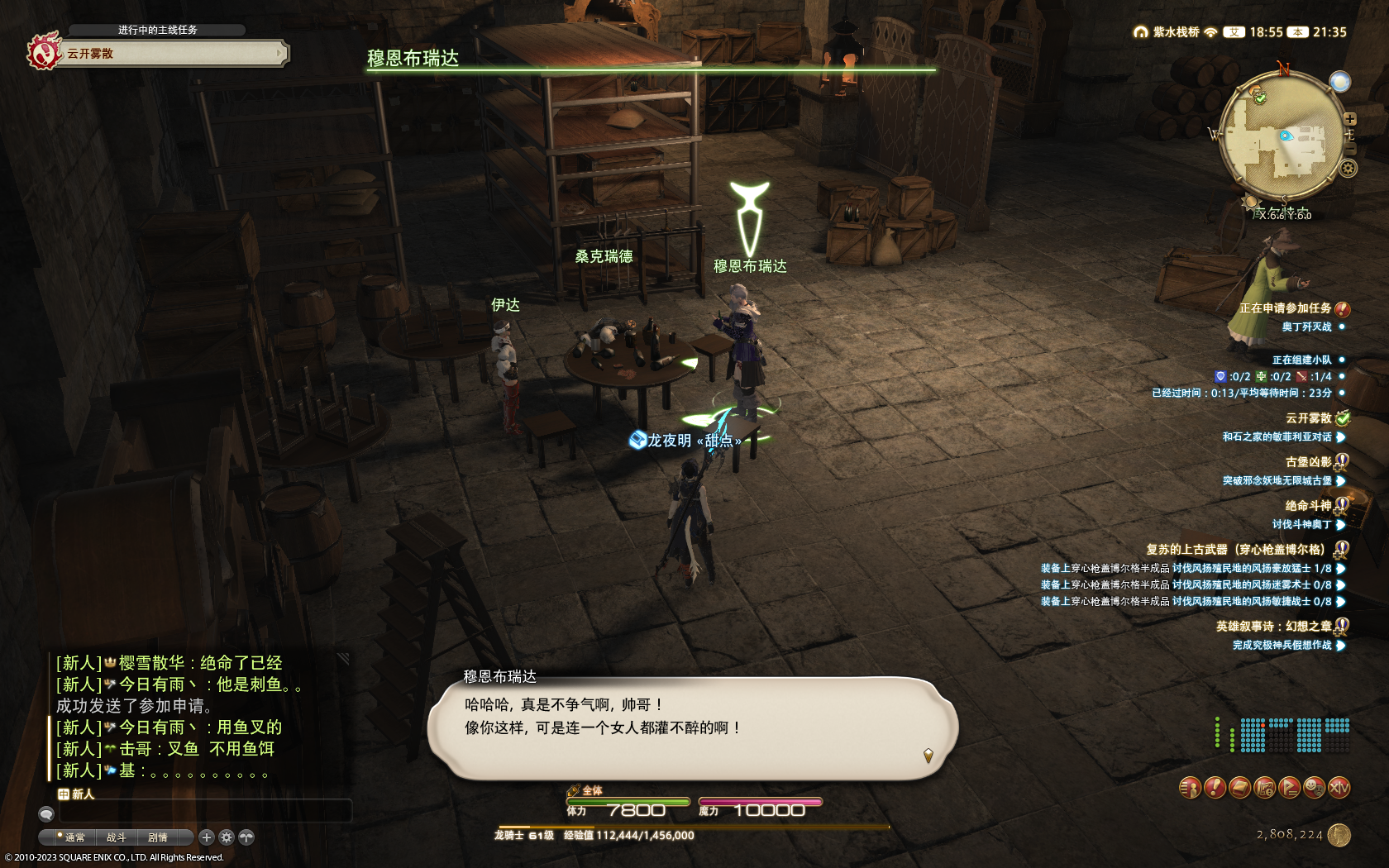Open the map and travel menu icon
The image size is (1389, 868).
click(x=1264, y=788)
